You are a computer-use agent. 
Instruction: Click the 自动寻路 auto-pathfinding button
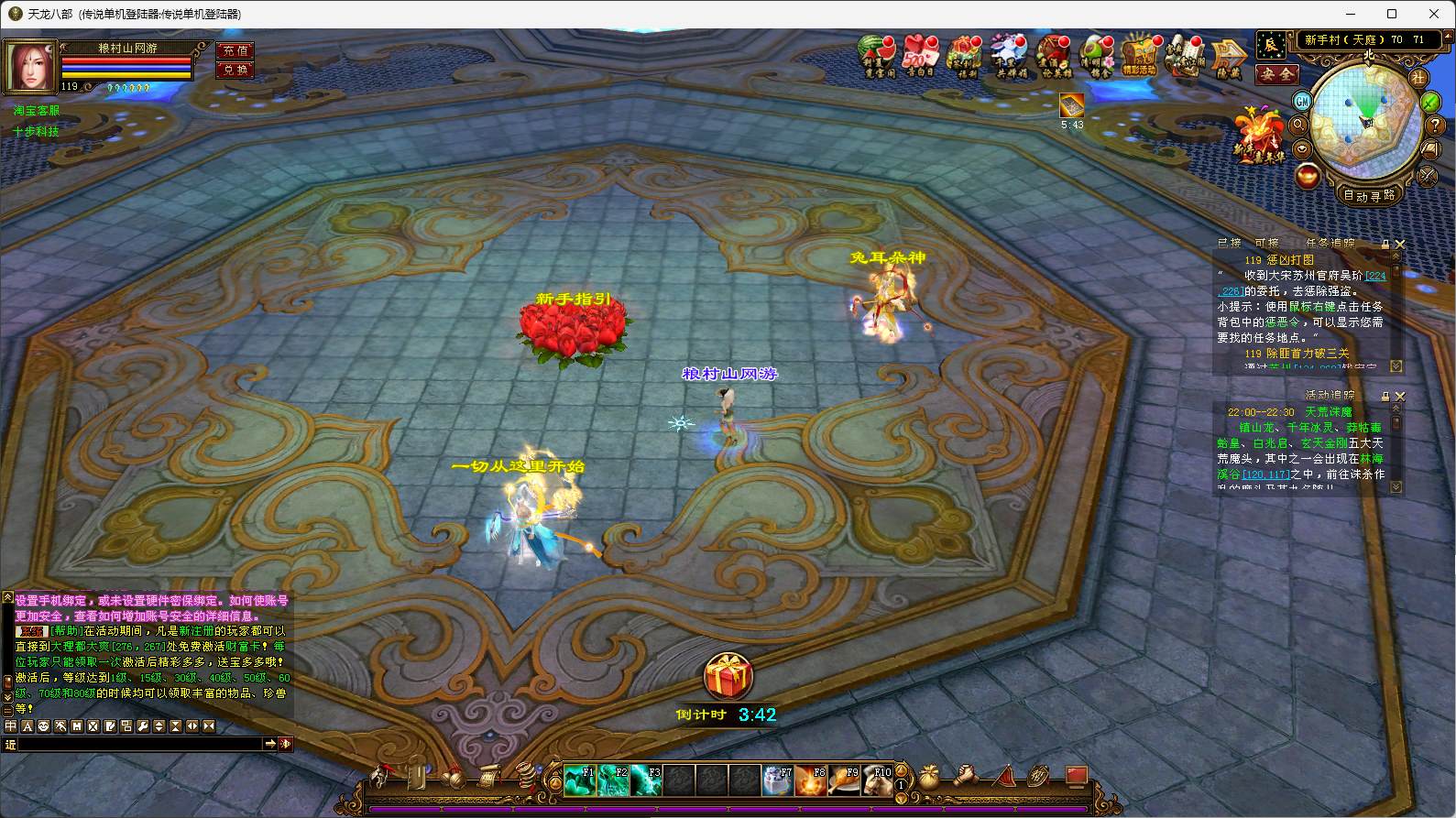point(1368,195)
